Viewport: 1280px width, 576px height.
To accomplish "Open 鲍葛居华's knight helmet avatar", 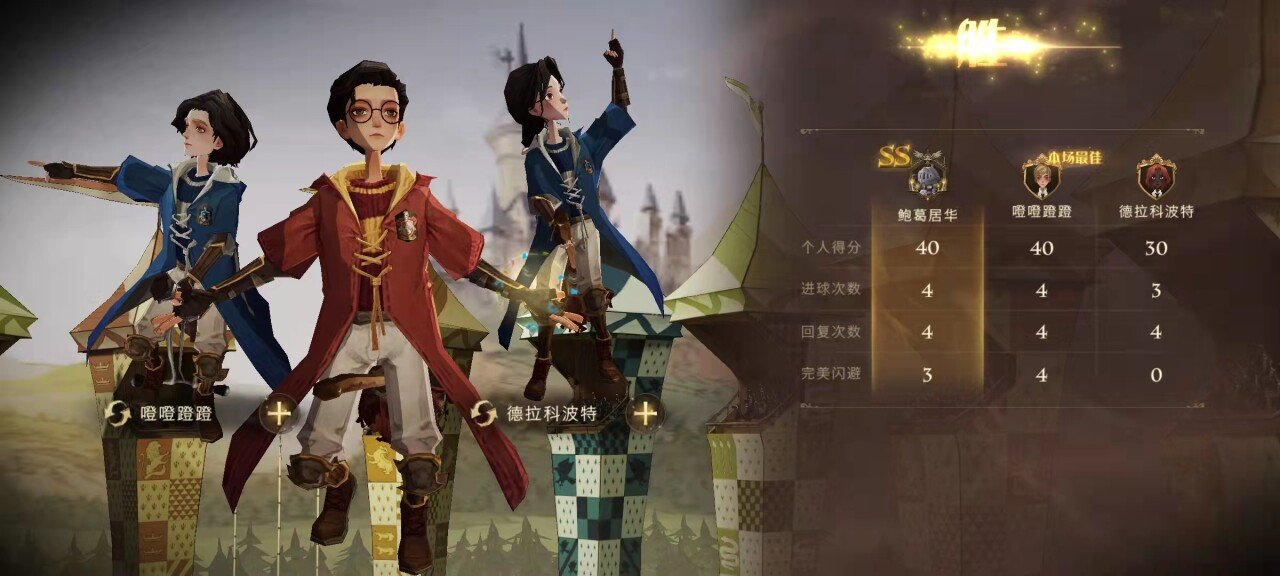I will [927, 180].
